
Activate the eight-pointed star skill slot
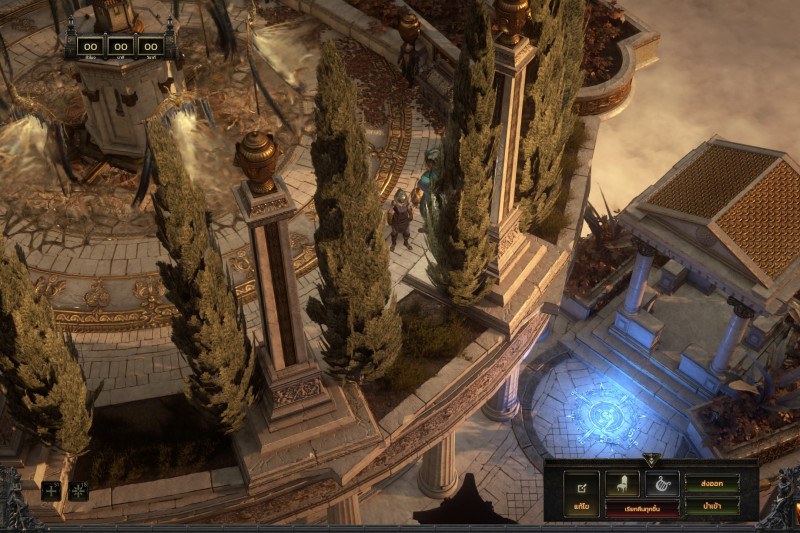coord(79,490)
